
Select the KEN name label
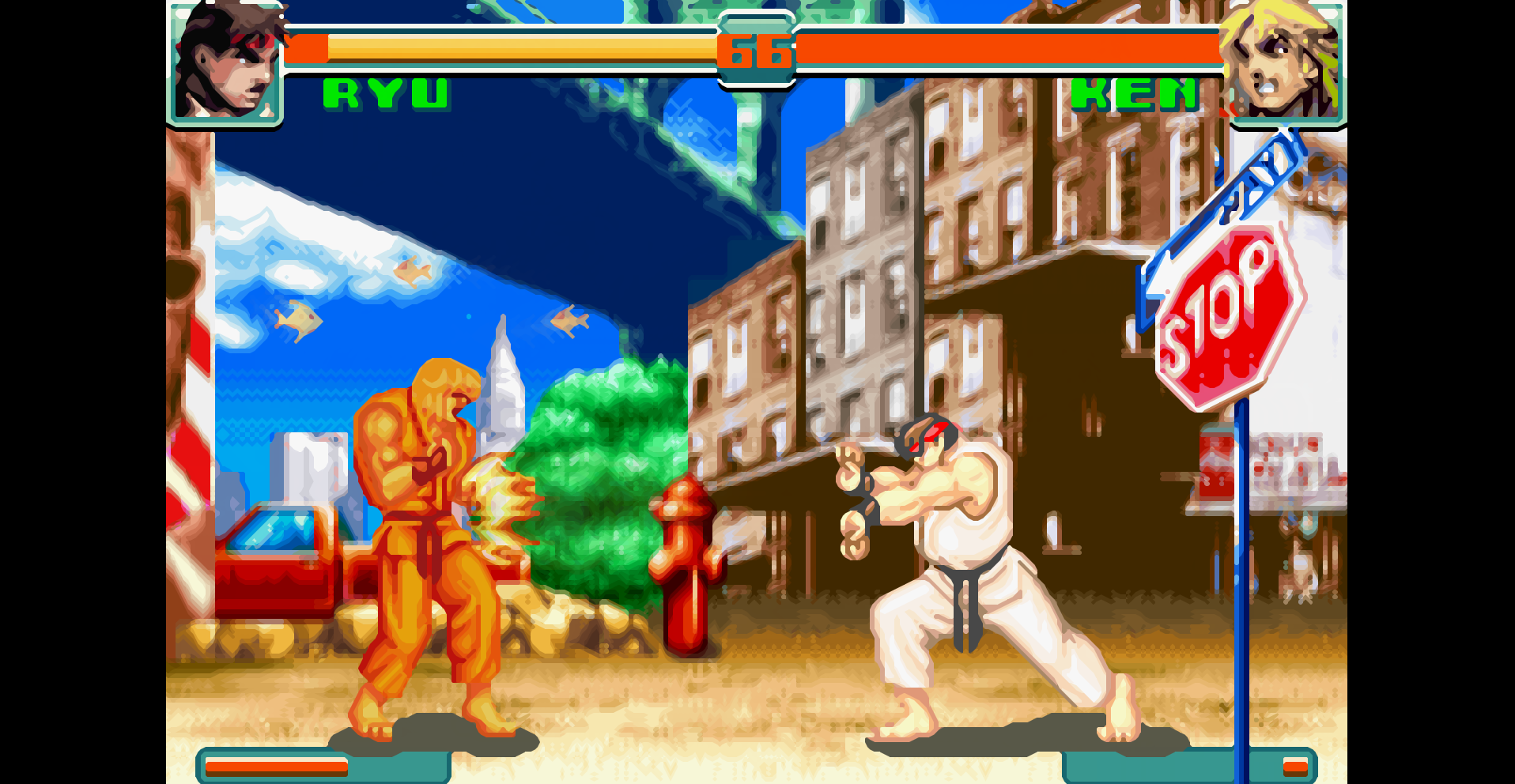click(1136, 96)
